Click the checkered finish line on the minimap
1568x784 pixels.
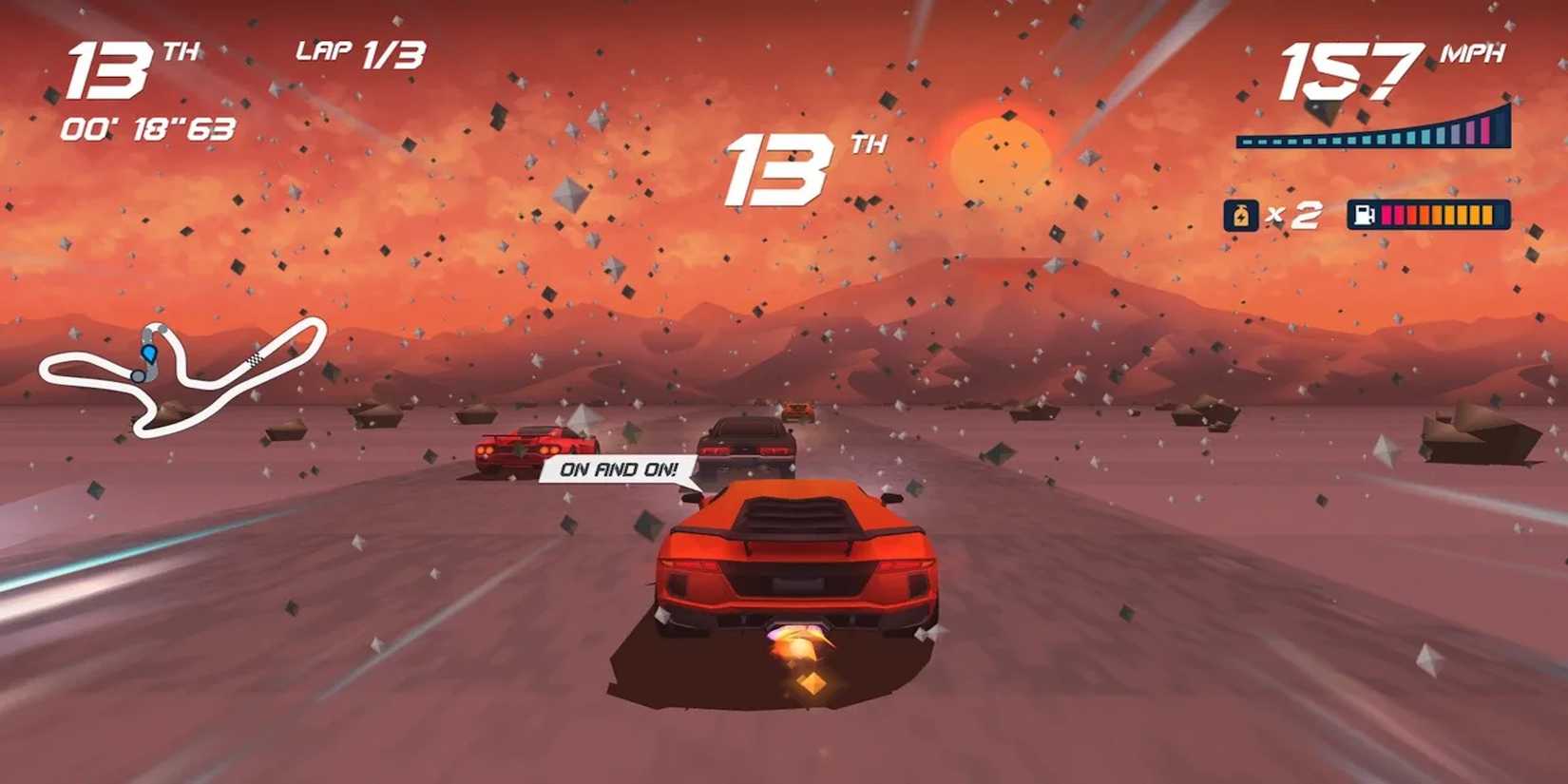point(254,359)
